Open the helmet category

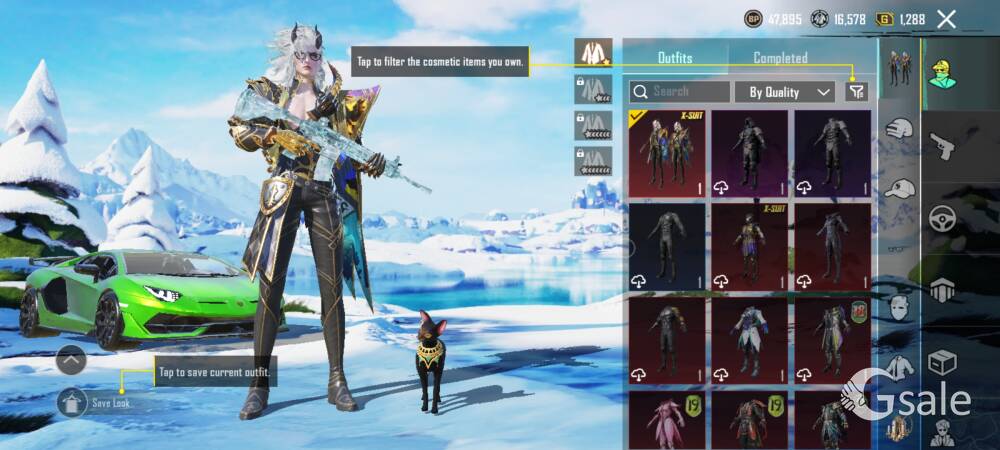[x=902, y=129]
